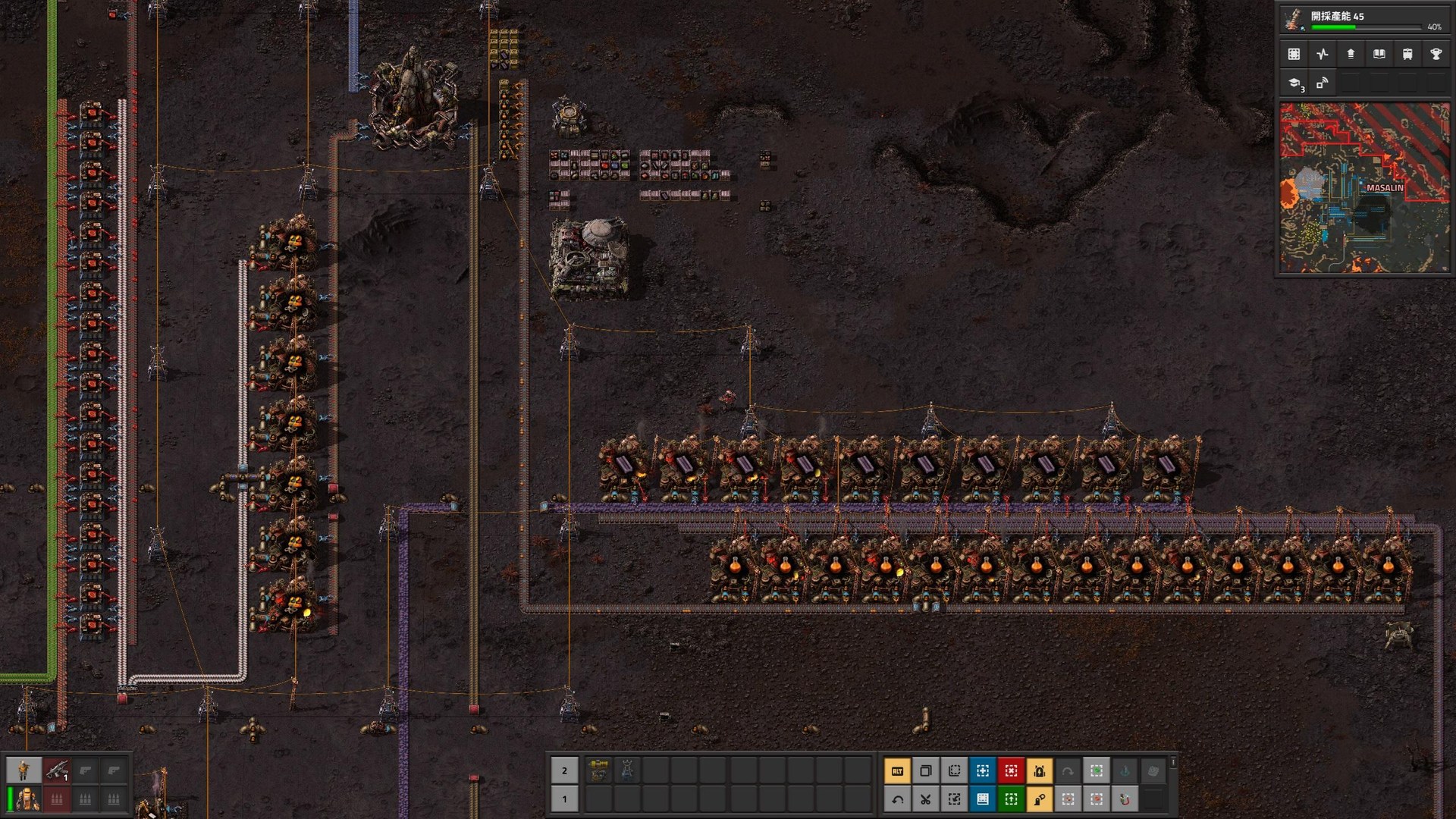Switch the upper quickbar row labeled 2
The width and height of the screenshot is (1456, 819).
tap(564, 770)
